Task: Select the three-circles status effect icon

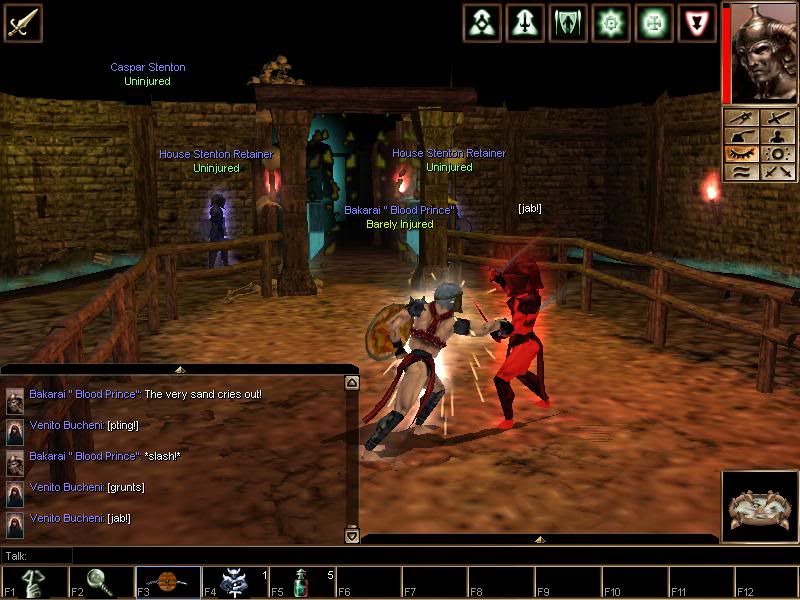Action: (x=483, y=22)
